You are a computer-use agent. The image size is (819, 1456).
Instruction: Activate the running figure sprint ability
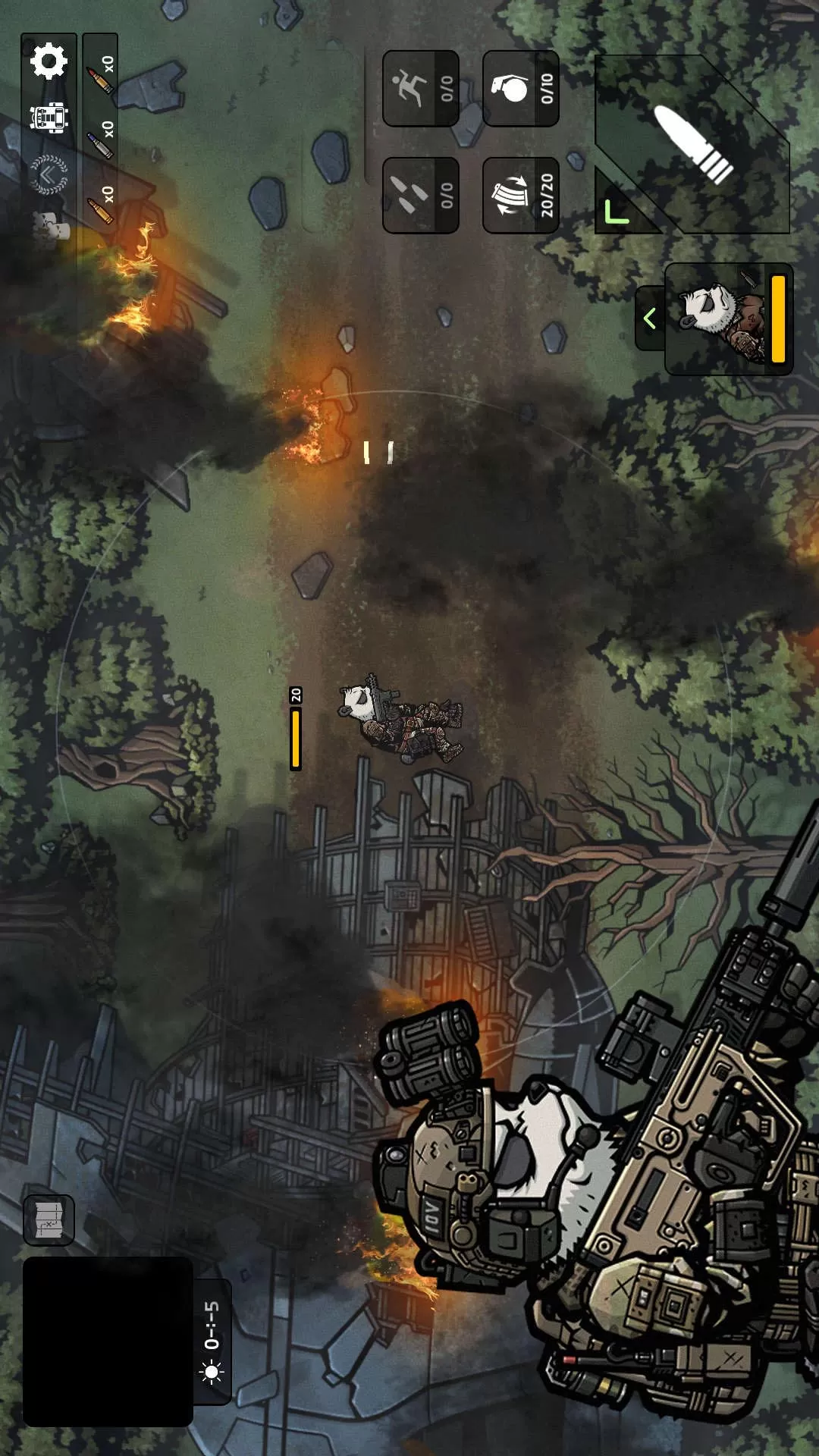[x=421, y=89]
